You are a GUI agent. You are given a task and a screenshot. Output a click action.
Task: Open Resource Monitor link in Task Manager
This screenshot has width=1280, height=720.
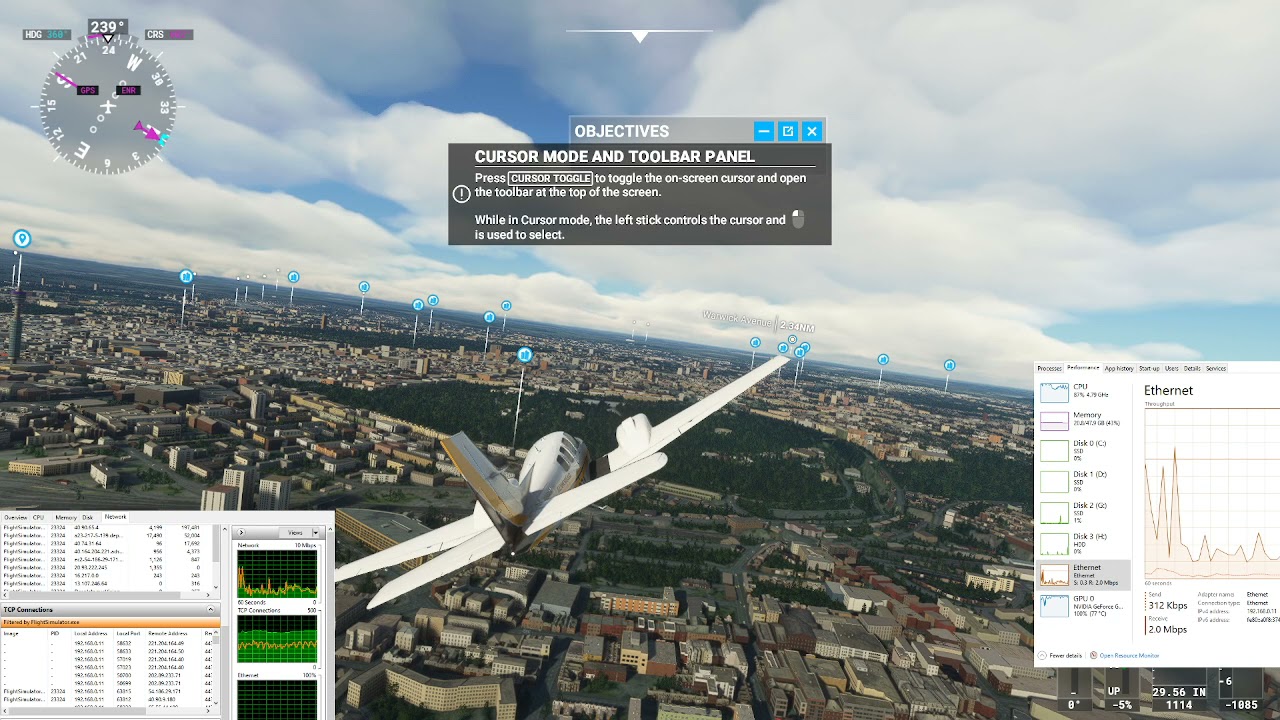1129,656
